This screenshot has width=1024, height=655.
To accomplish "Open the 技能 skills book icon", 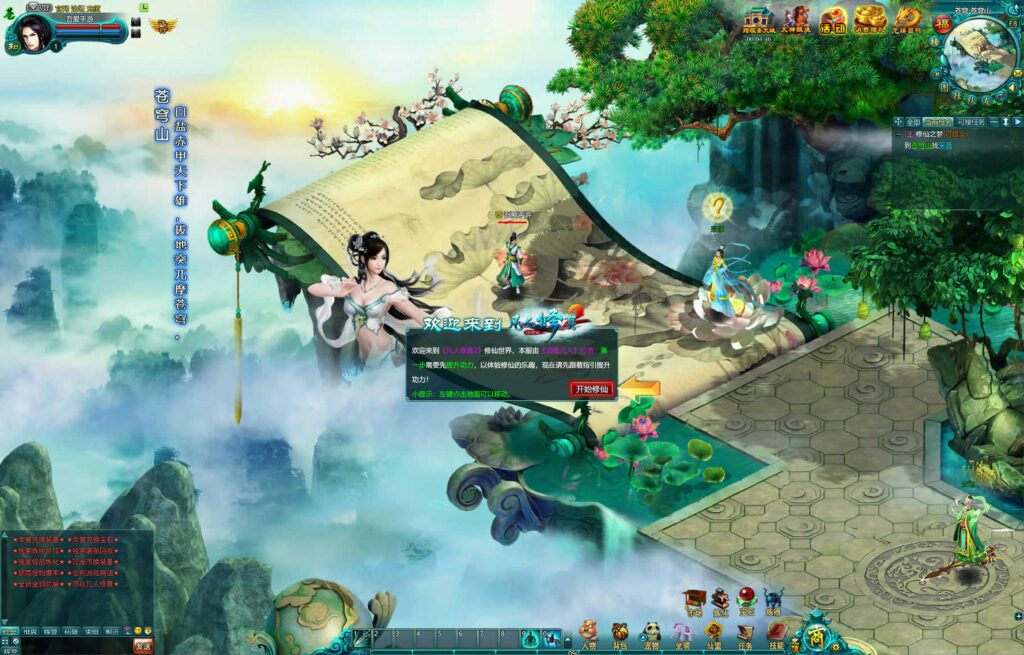I will coord(777,632).
